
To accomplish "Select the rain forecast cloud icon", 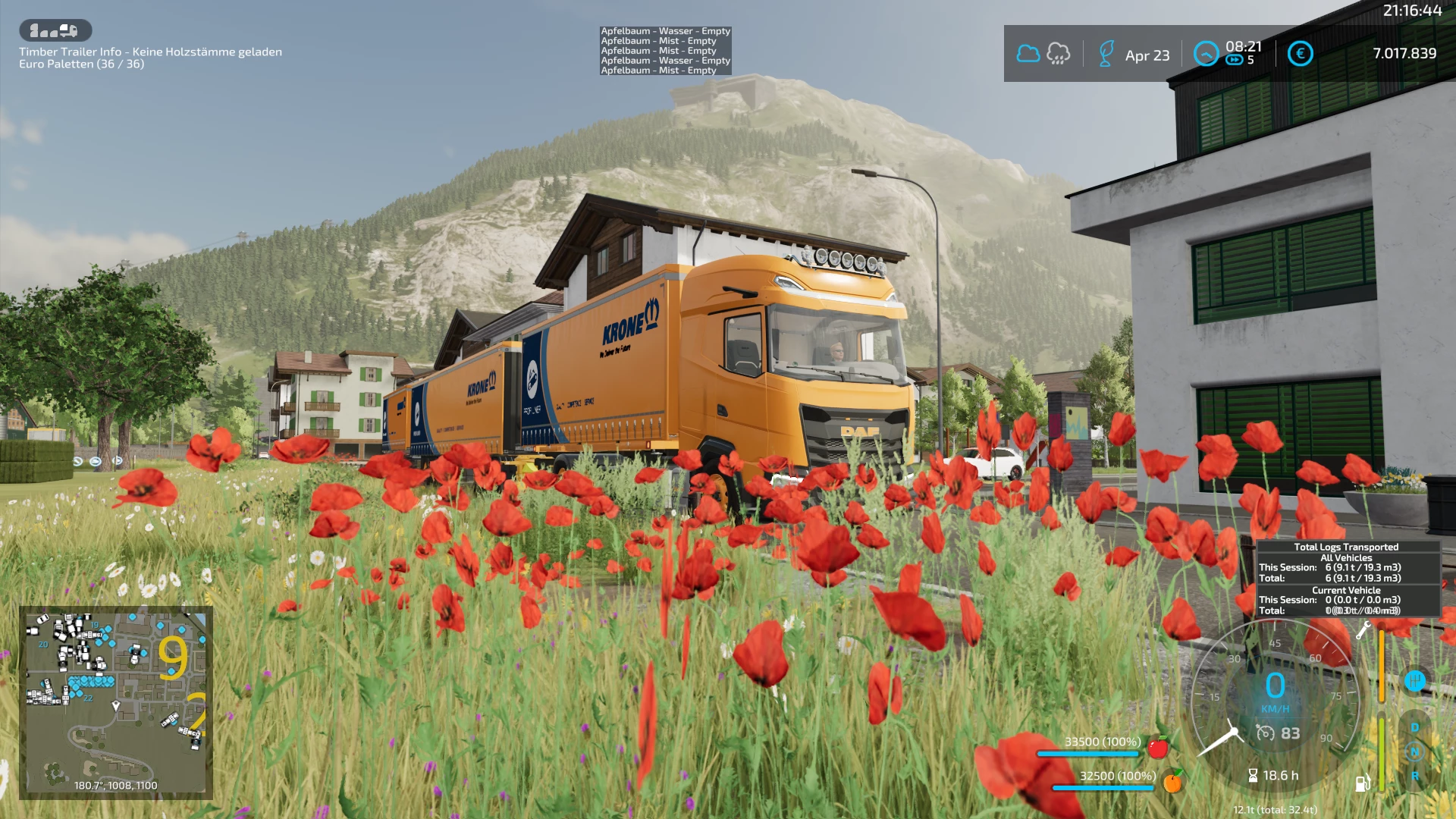I will (x=1058, y=54).
